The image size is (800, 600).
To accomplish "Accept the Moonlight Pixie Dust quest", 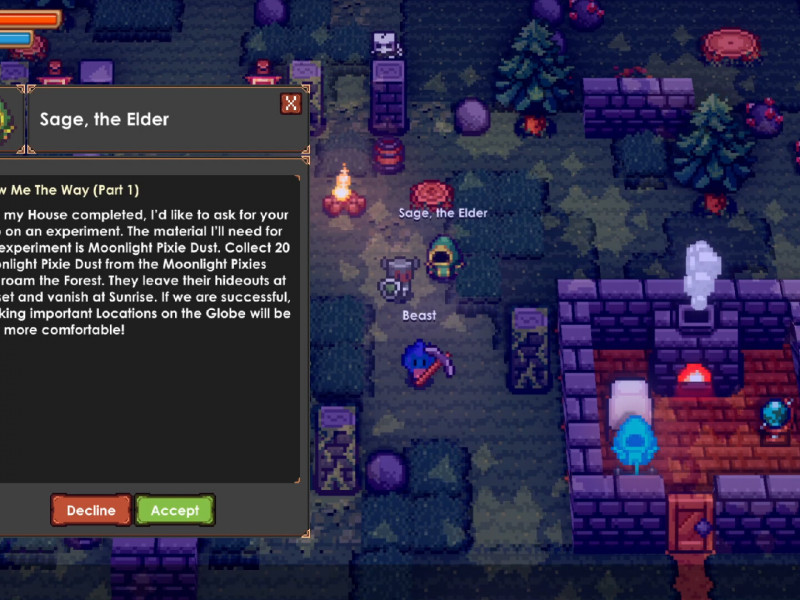I will (x=175, y=510).
